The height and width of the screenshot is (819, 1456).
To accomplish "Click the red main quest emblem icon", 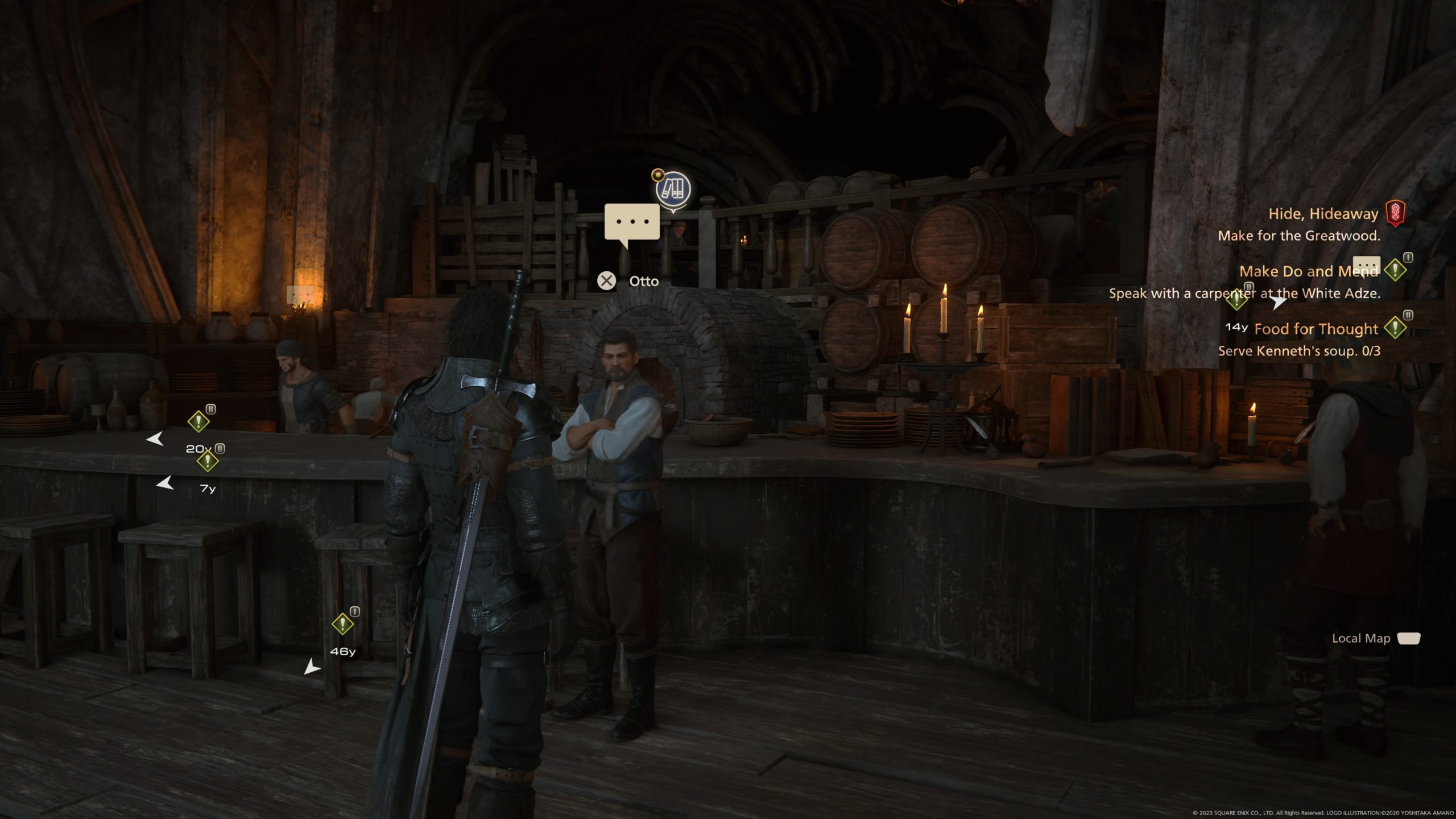I will coord(1395,214).
